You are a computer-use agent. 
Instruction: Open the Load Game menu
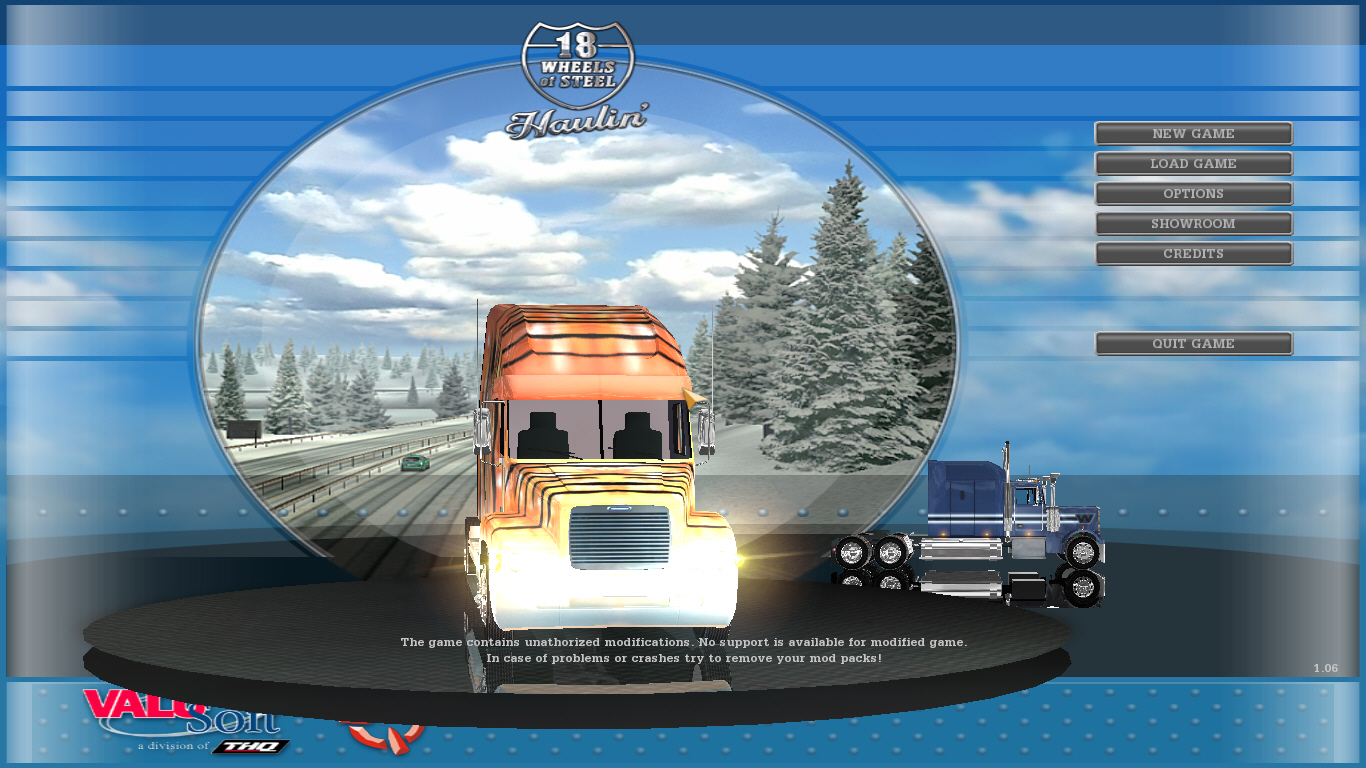coord(1193,164)
